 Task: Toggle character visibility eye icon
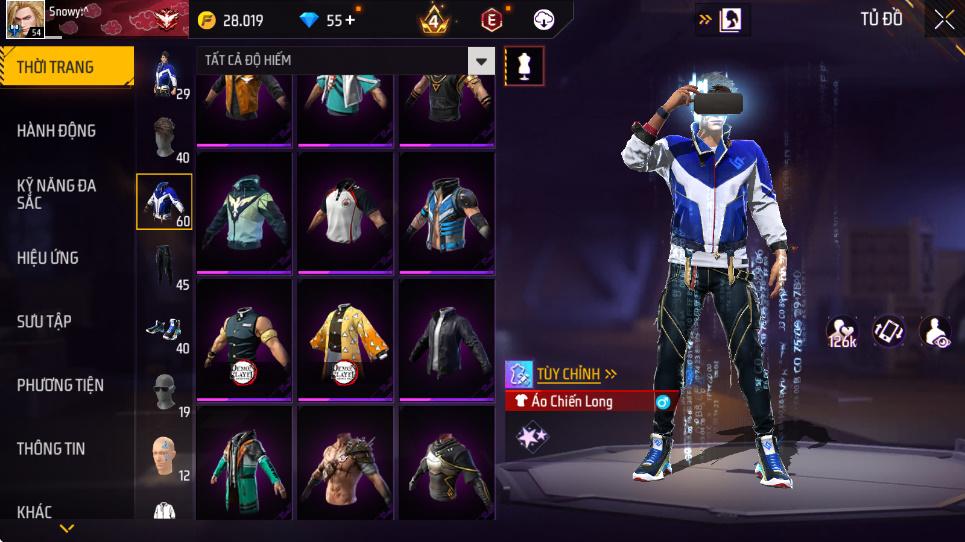point(936,333)
